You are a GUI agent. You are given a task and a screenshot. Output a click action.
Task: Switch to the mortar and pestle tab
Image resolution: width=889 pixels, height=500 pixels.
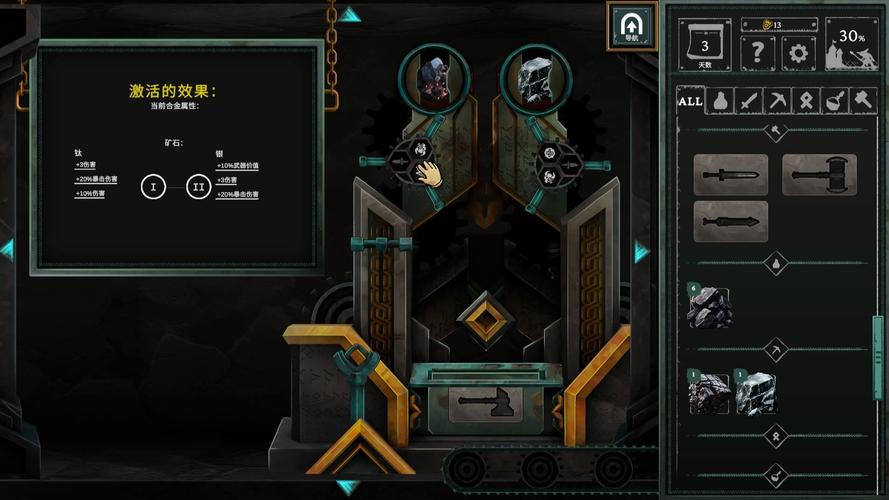click(833, 101)
